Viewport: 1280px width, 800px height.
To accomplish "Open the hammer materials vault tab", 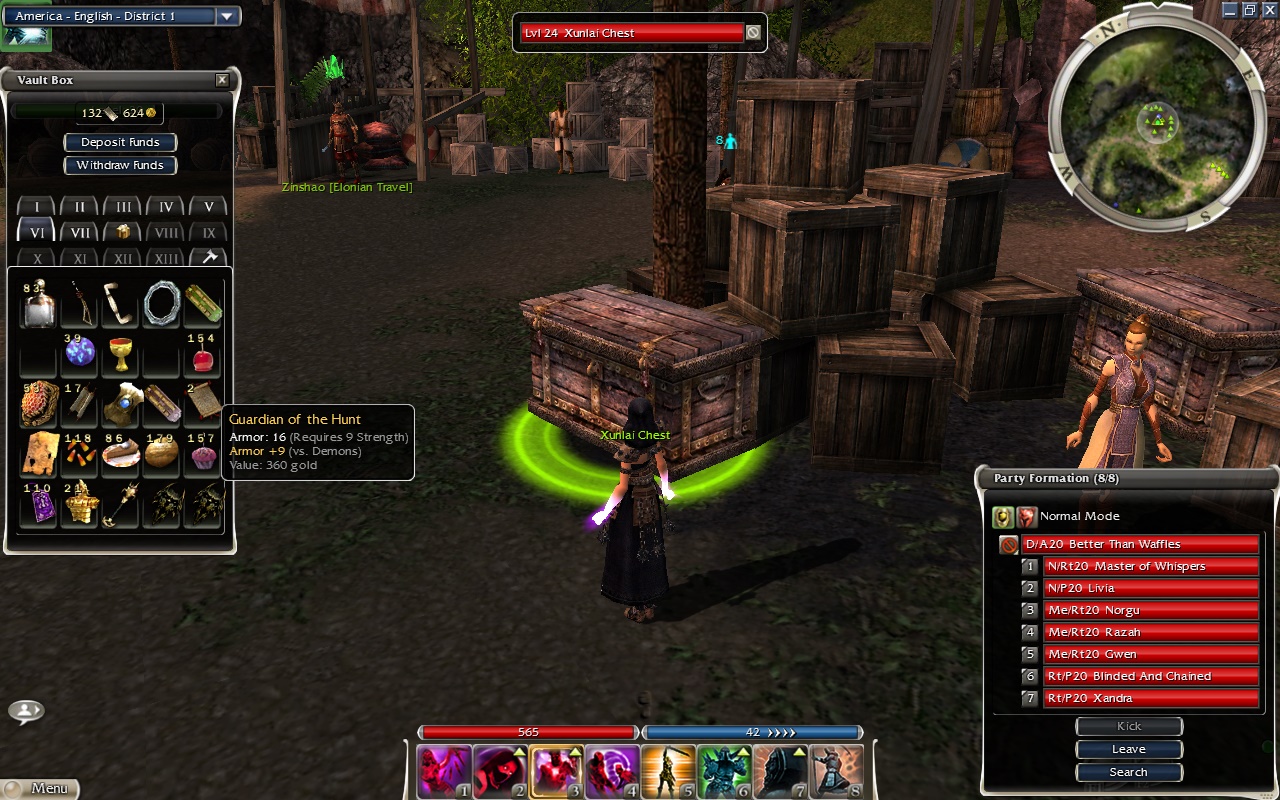I will (x=209, y=257).
